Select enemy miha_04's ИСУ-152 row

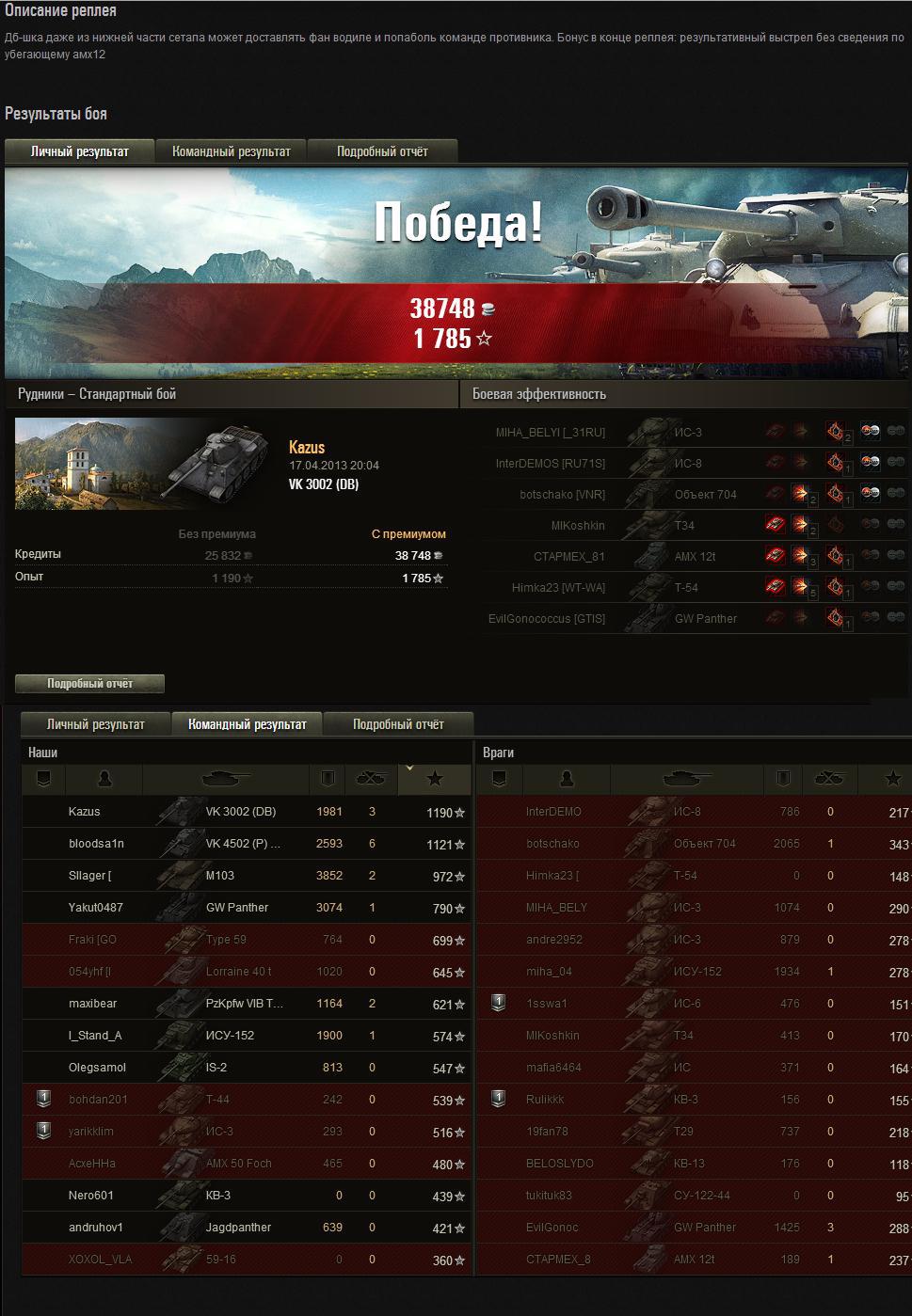coord(692,972)
